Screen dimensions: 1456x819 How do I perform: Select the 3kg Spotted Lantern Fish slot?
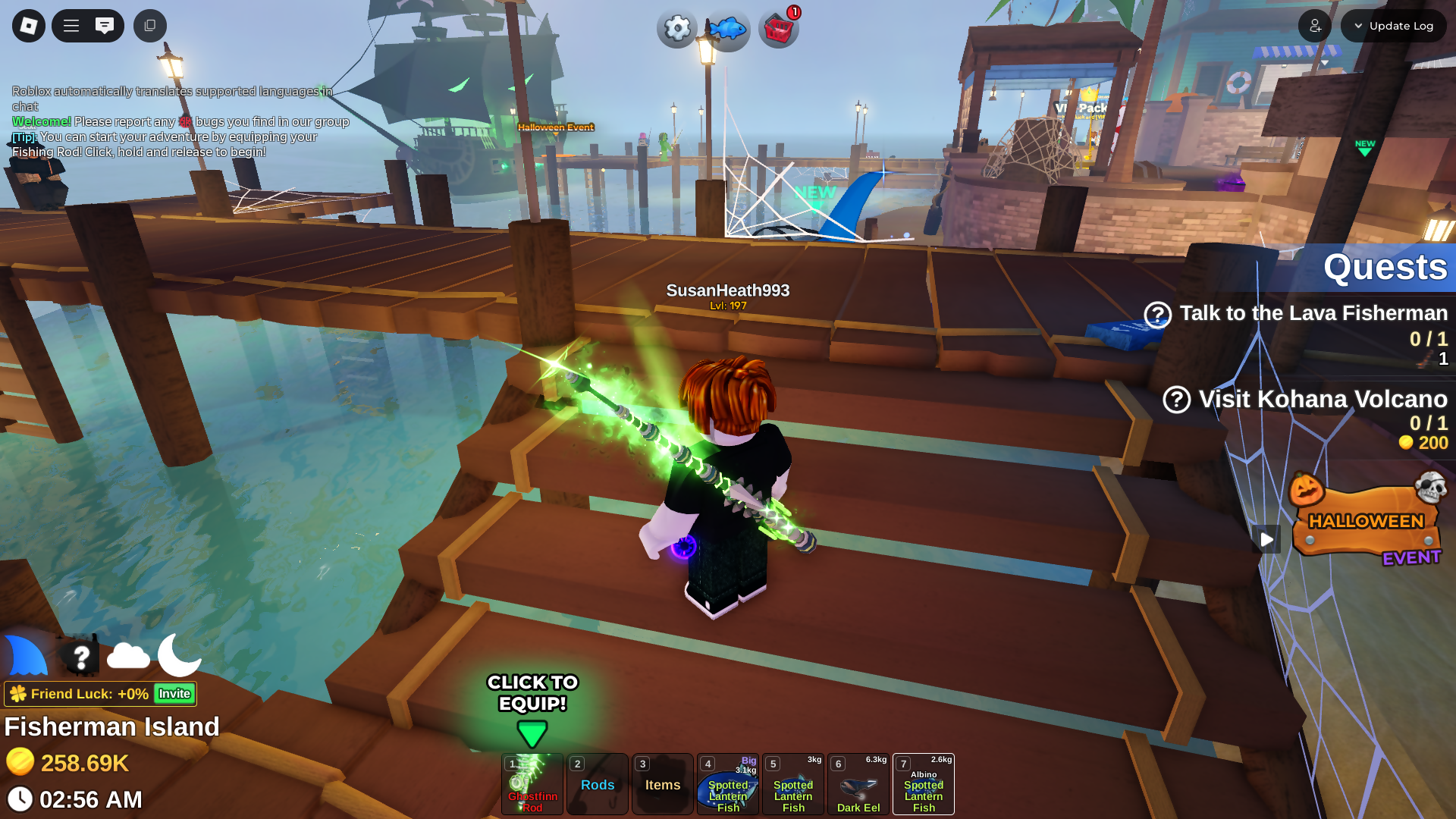pyautogui.click(x=793, y=784)
